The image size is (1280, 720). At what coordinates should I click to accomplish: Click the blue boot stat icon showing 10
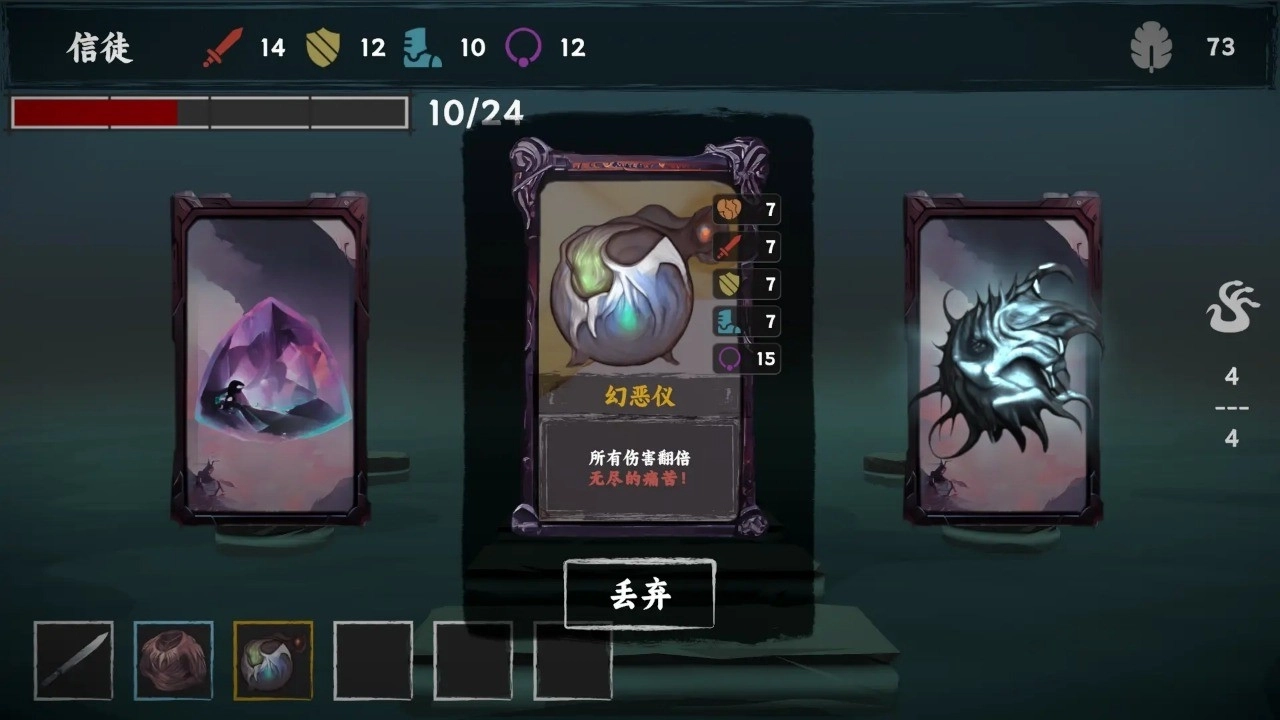(x=422, y=45)
